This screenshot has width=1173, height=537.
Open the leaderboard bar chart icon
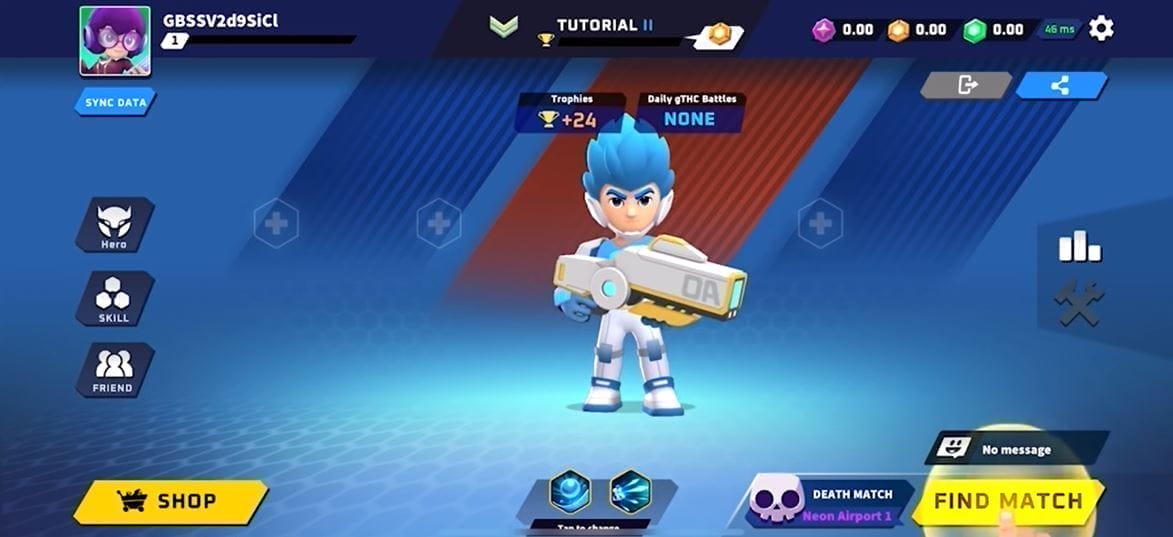point(1080,246)
